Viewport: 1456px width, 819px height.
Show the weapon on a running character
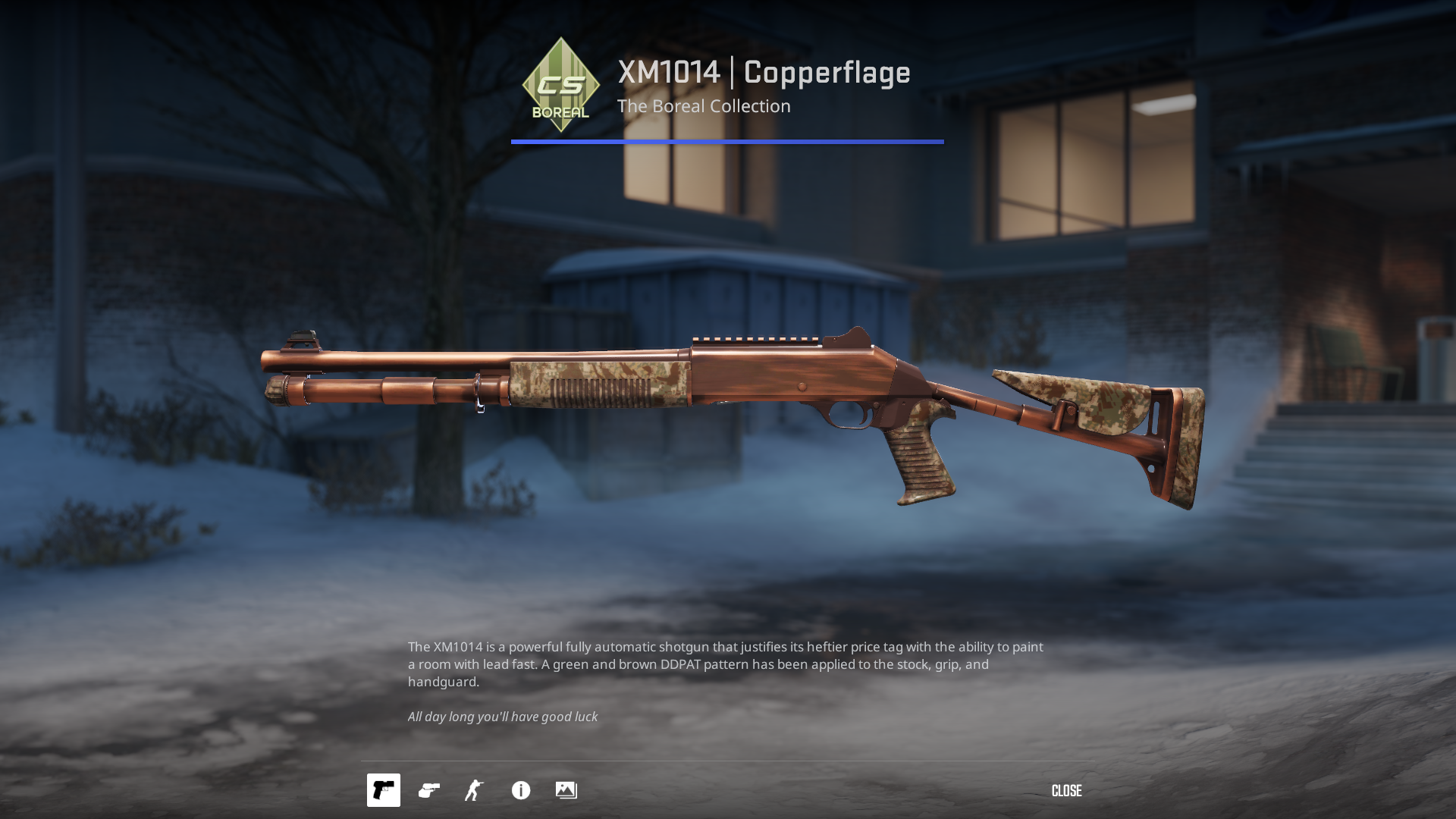click(474, 790)
